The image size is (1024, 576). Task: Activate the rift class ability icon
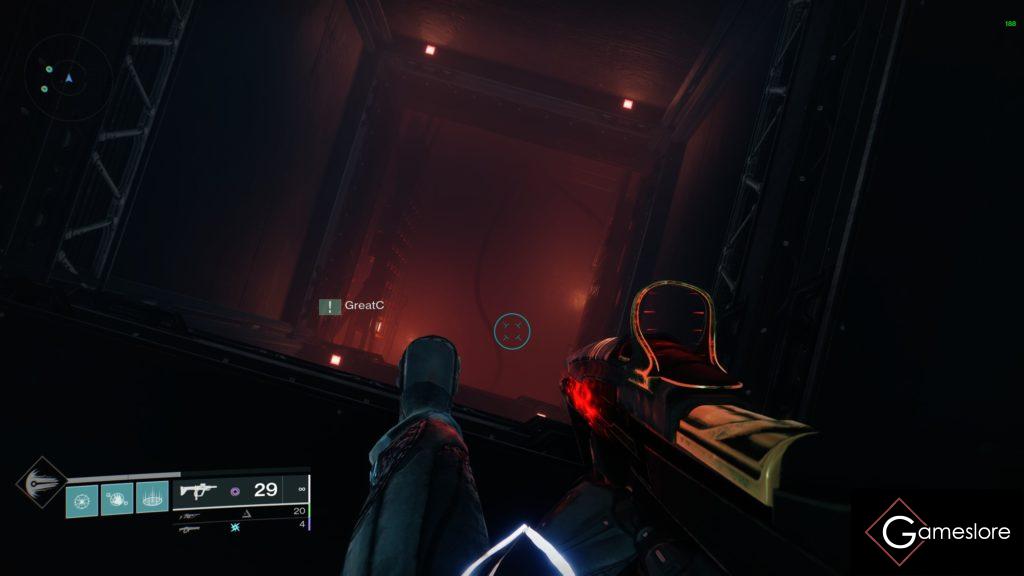(152, 496)
